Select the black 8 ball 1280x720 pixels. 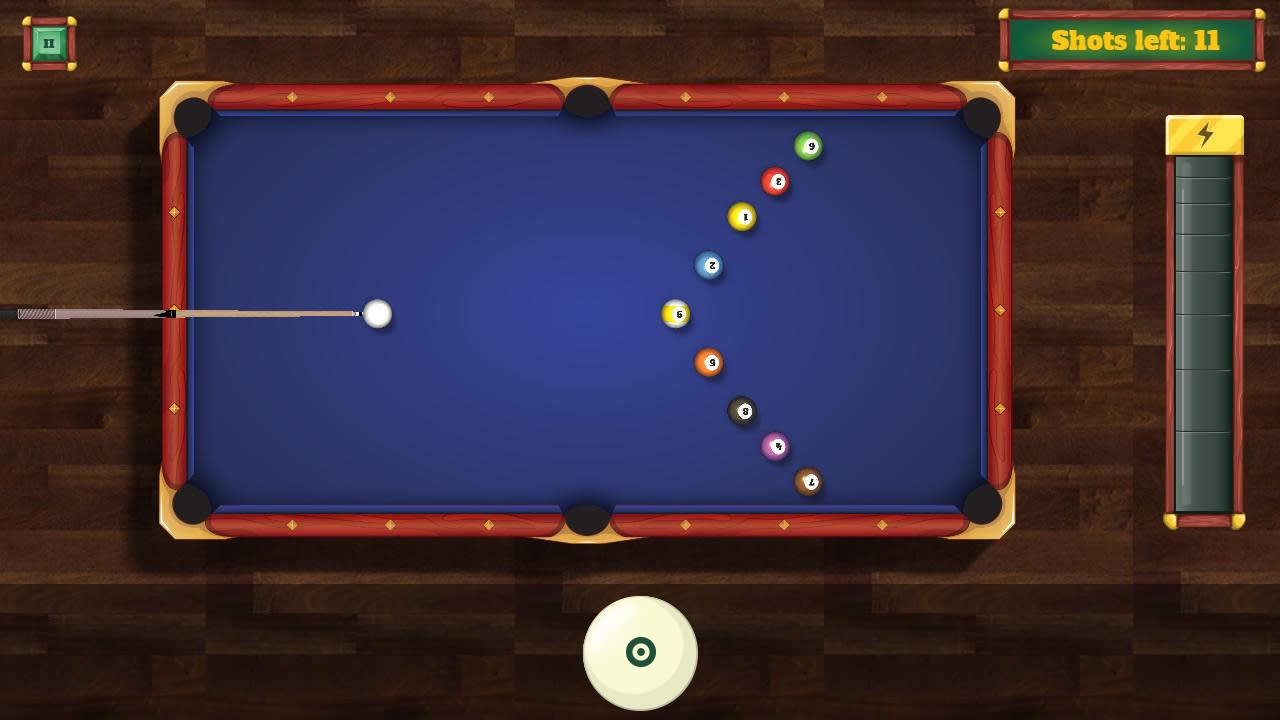(x=744, y=411)
